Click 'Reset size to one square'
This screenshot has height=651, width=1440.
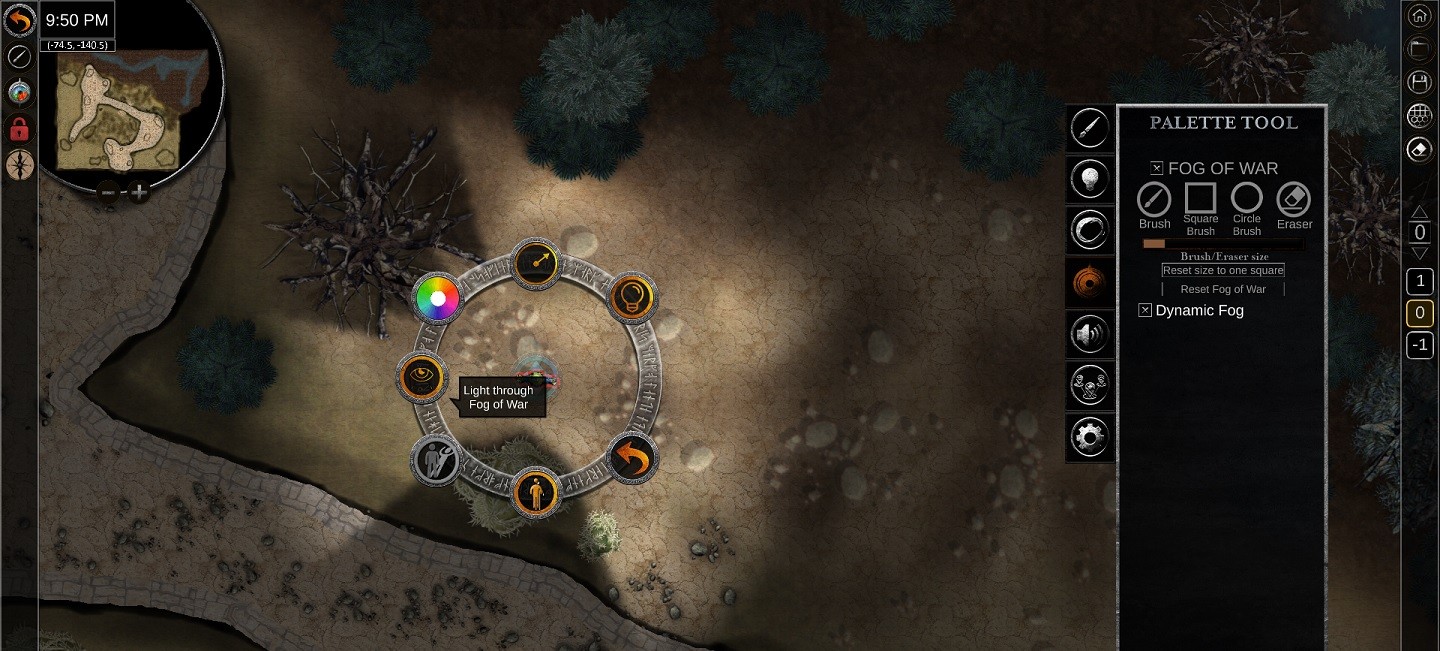point(1223,270)
